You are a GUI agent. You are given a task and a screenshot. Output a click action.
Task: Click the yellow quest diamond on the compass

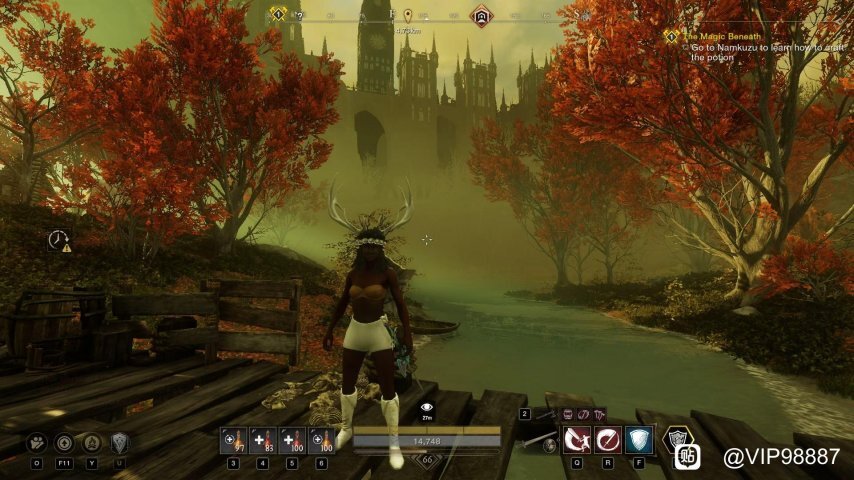point(278,14)
